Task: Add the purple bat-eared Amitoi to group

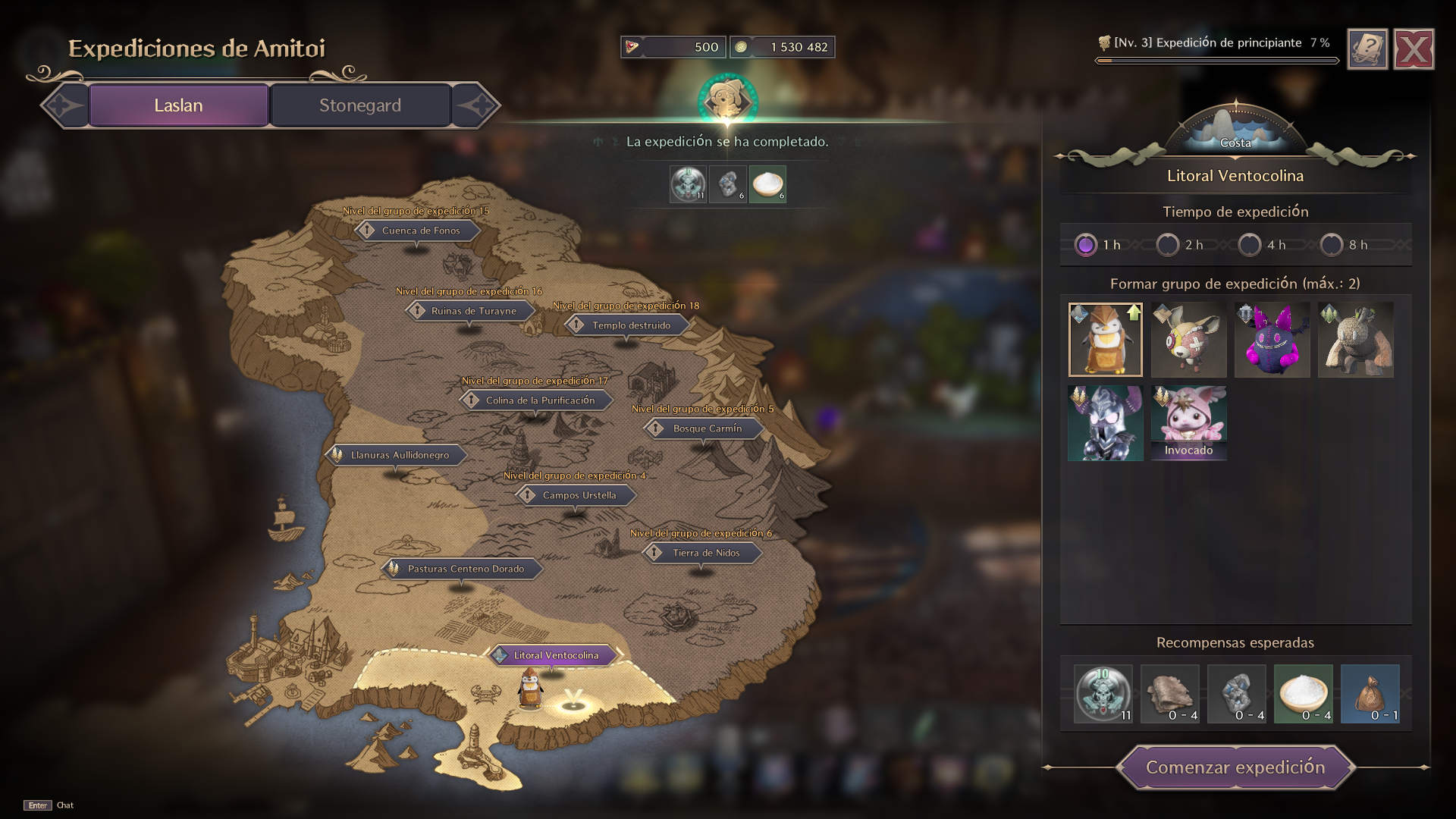Action: 1272,340
